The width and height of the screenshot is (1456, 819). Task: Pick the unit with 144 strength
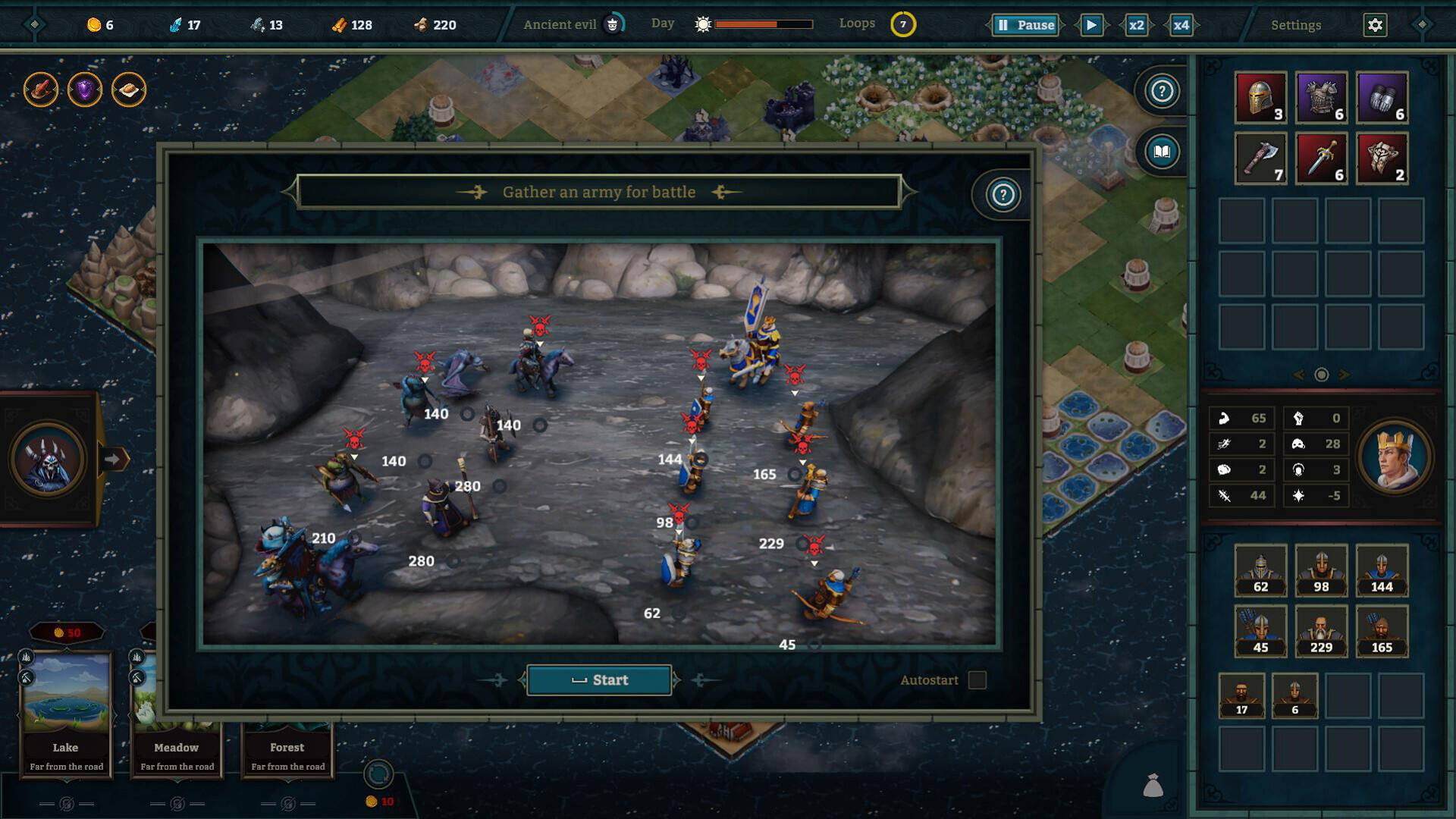(1382, 570)
